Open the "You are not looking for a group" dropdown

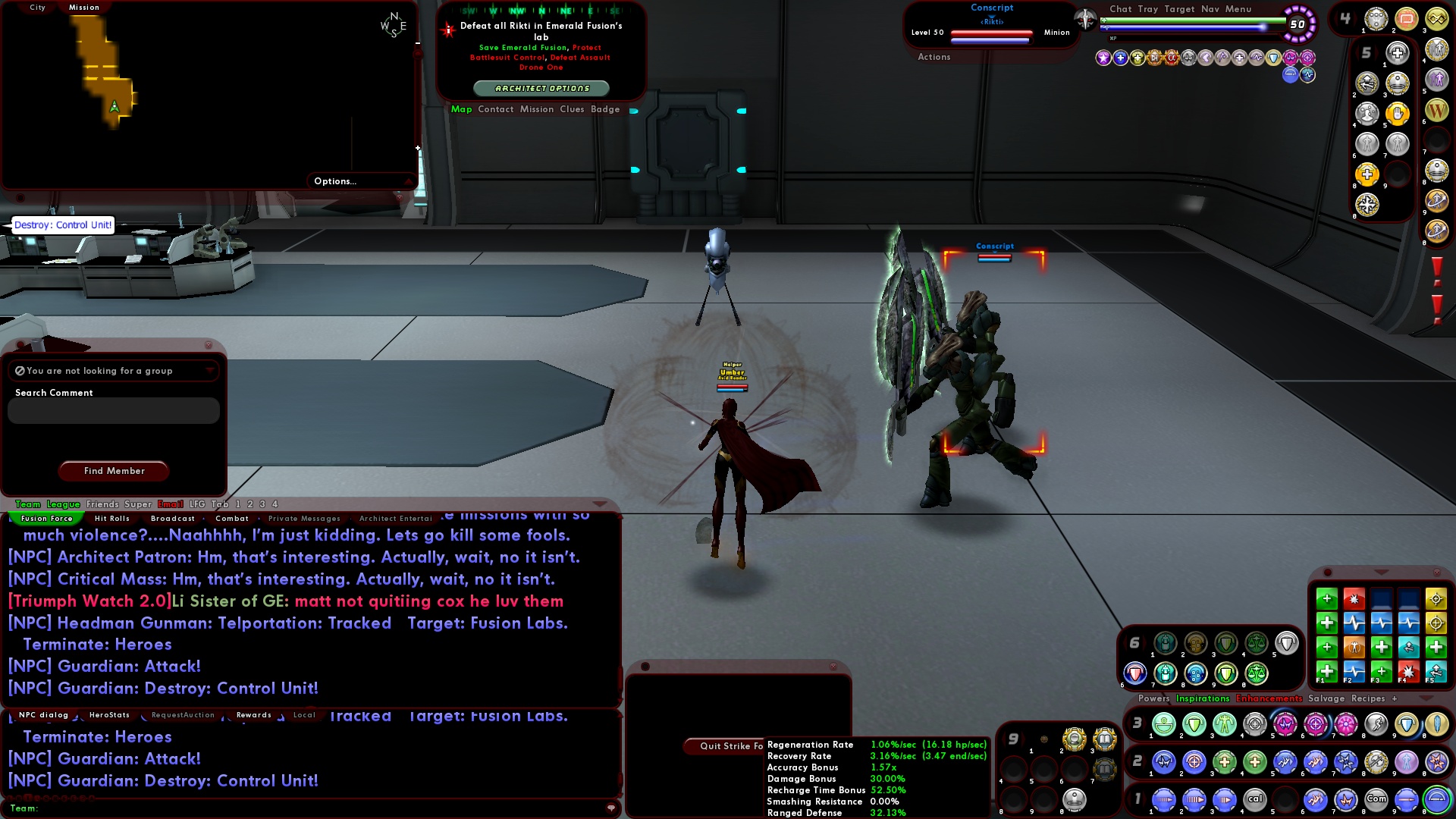[112, 371]
